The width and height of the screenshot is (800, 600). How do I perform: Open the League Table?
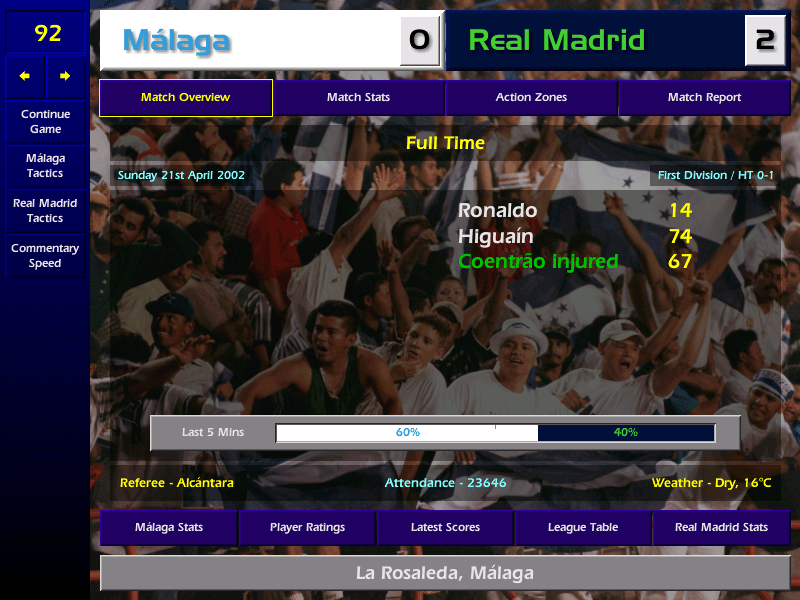pyautogui.click(x=583, y=527)
